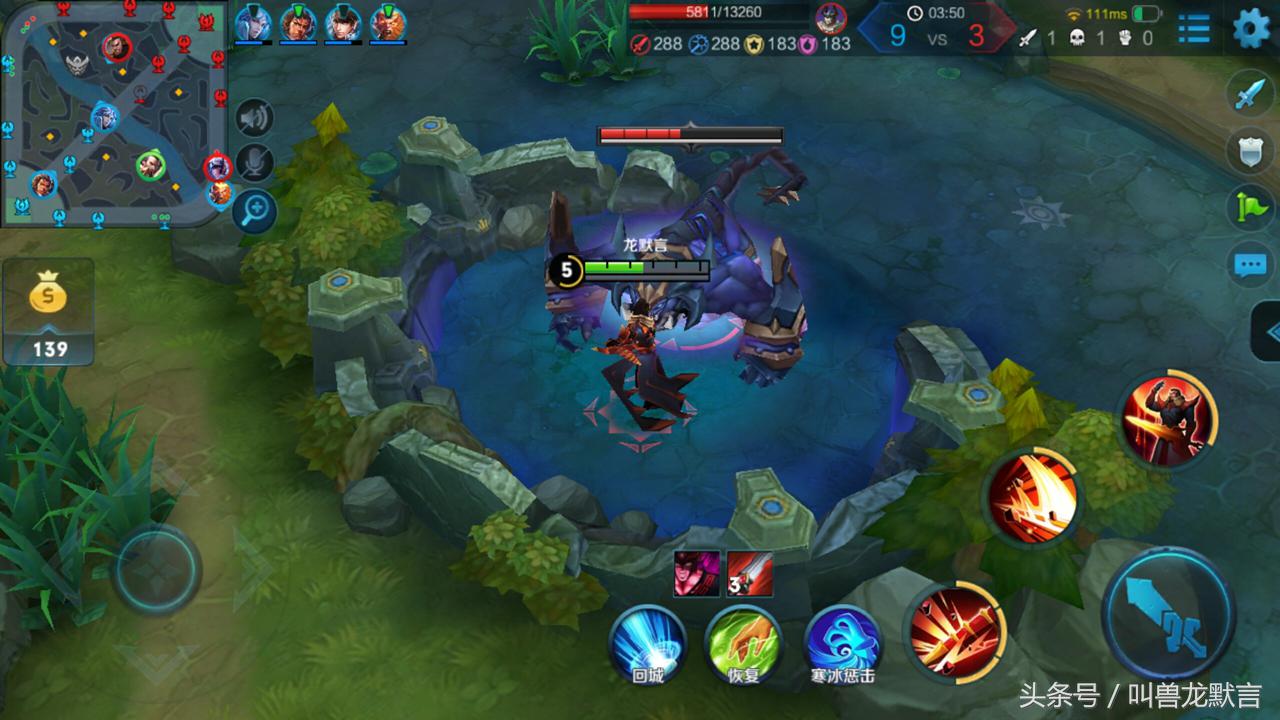Toggle the speaker sound button
The width and height of the screenshot is (1280, 720).
pos(255,119)
